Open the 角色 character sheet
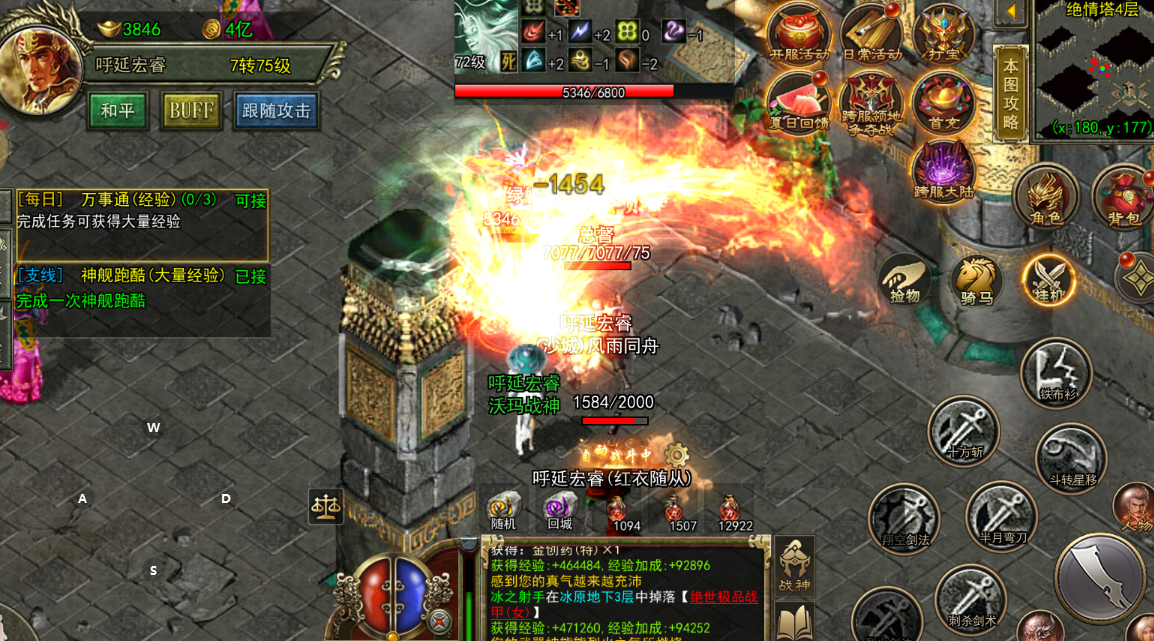This screenshot has width=1154, height=641. (x=1046, y=196)
